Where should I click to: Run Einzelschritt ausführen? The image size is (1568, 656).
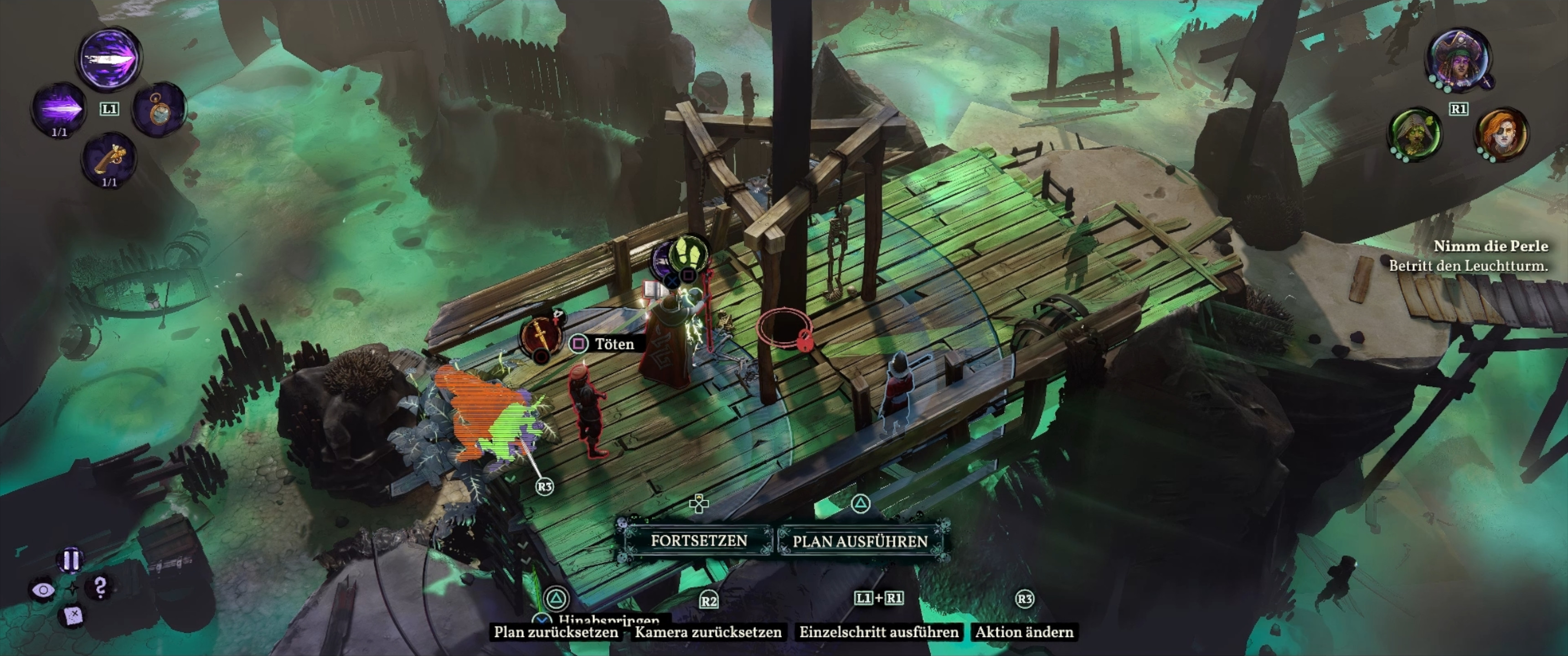tap(878, 632)
